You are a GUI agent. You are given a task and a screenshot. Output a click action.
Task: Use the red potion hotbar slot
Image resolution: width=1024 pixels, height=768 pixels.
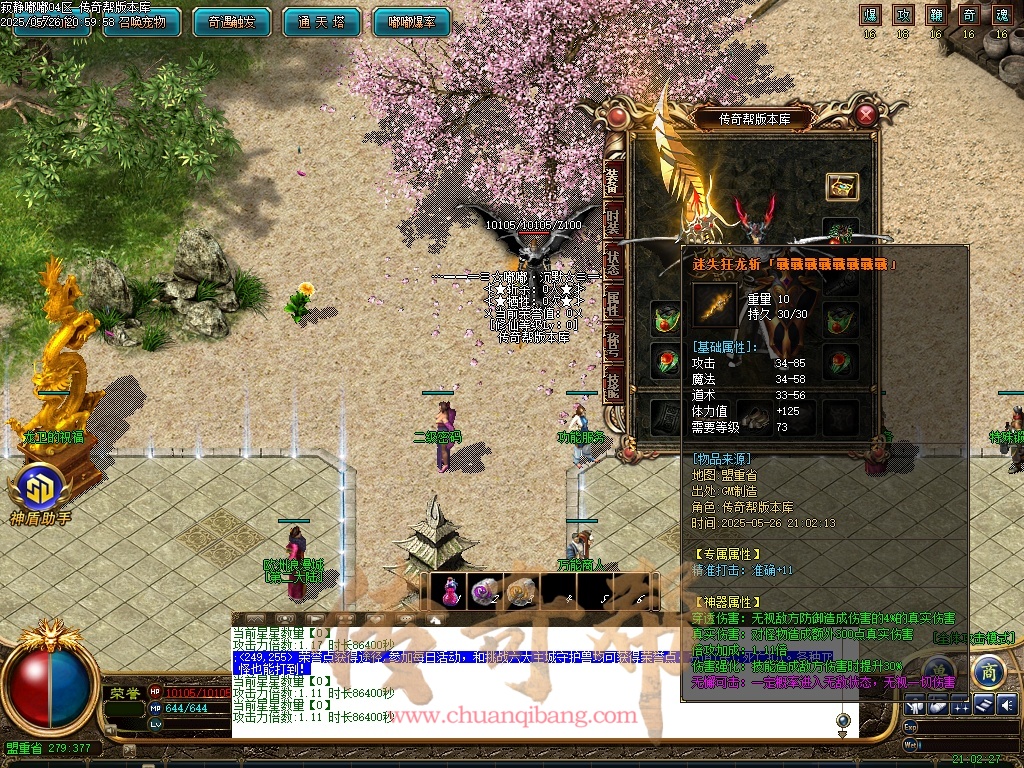coord(449,592)
